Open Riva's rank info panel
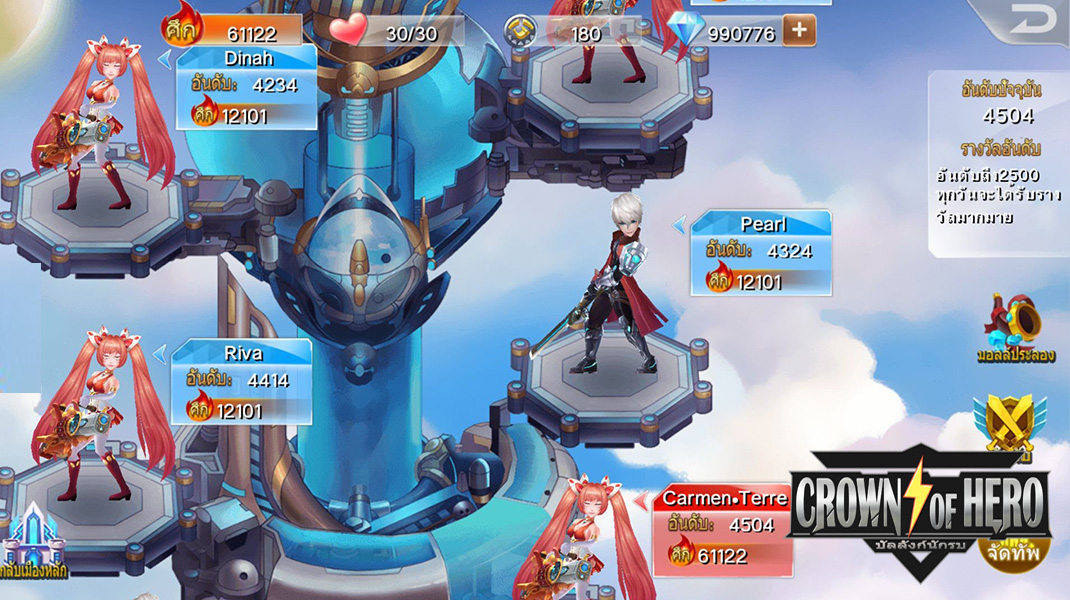Screen dimensions: 1070x600 pos(241,382)
